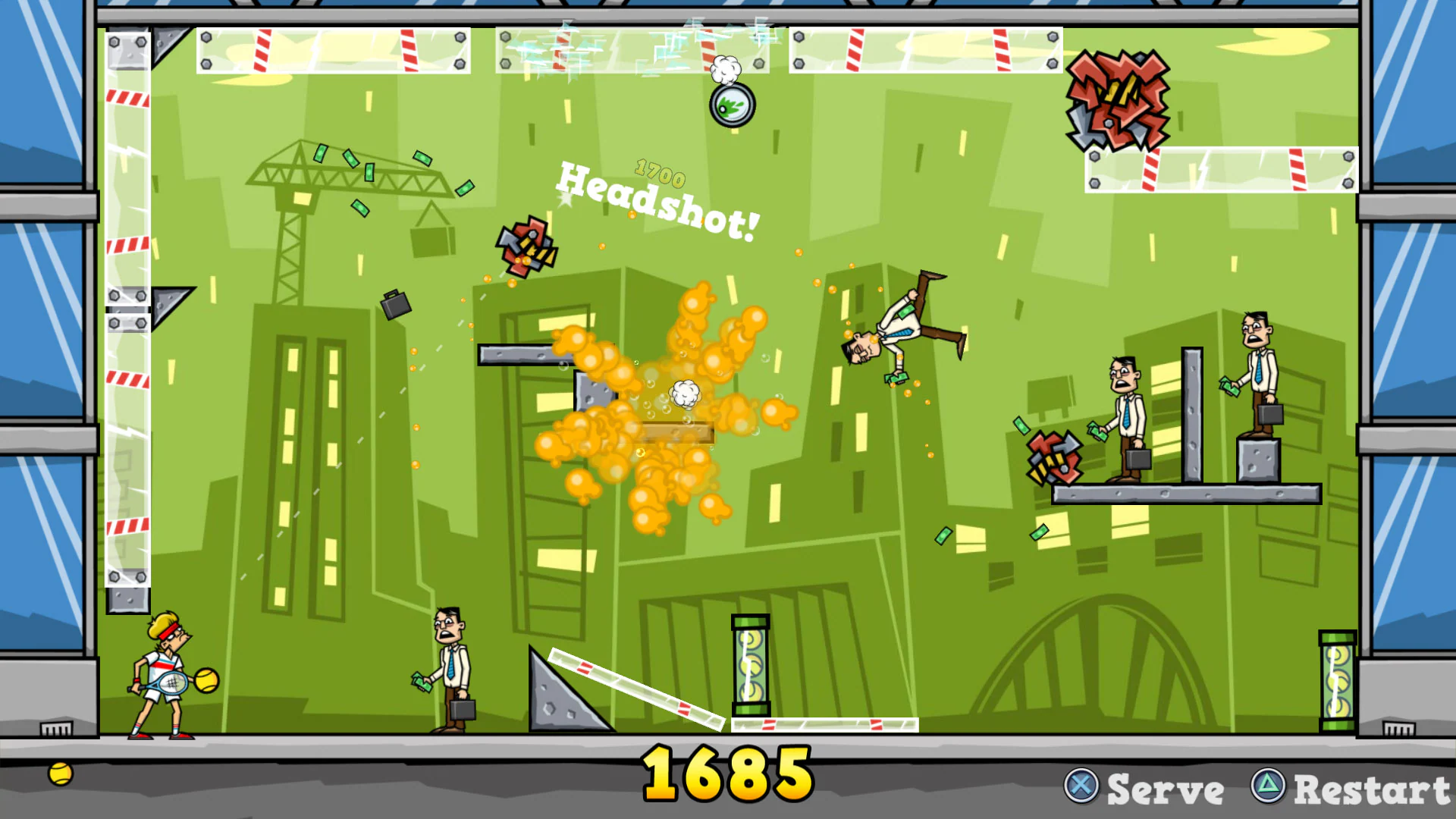The width and height of the screenshot is (1456, 819).
Task: Click the Headshot! popup text
Action: tap(656, 201)
